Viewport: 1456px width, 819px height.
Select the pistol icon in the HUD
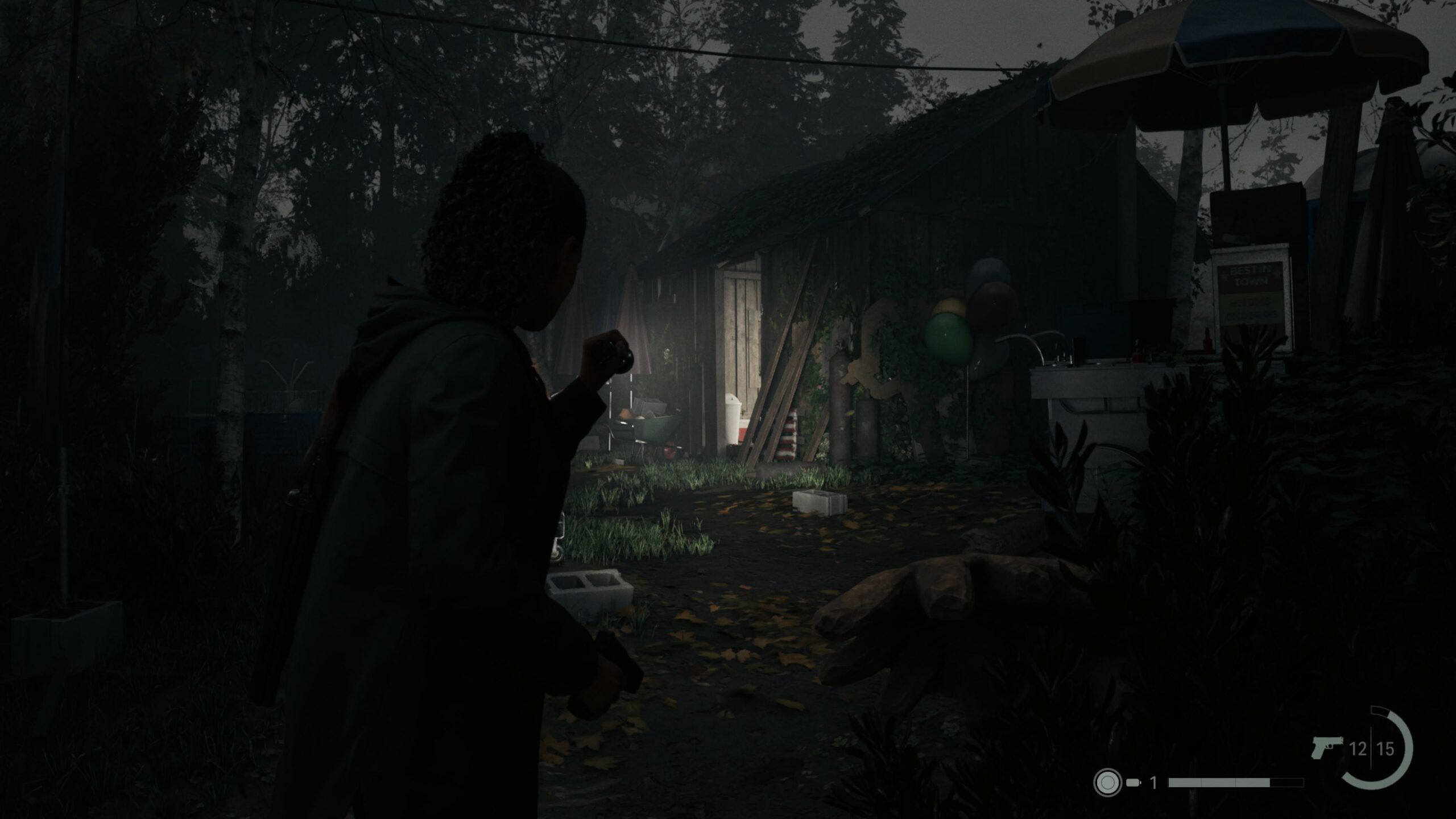click(1327, 747)
